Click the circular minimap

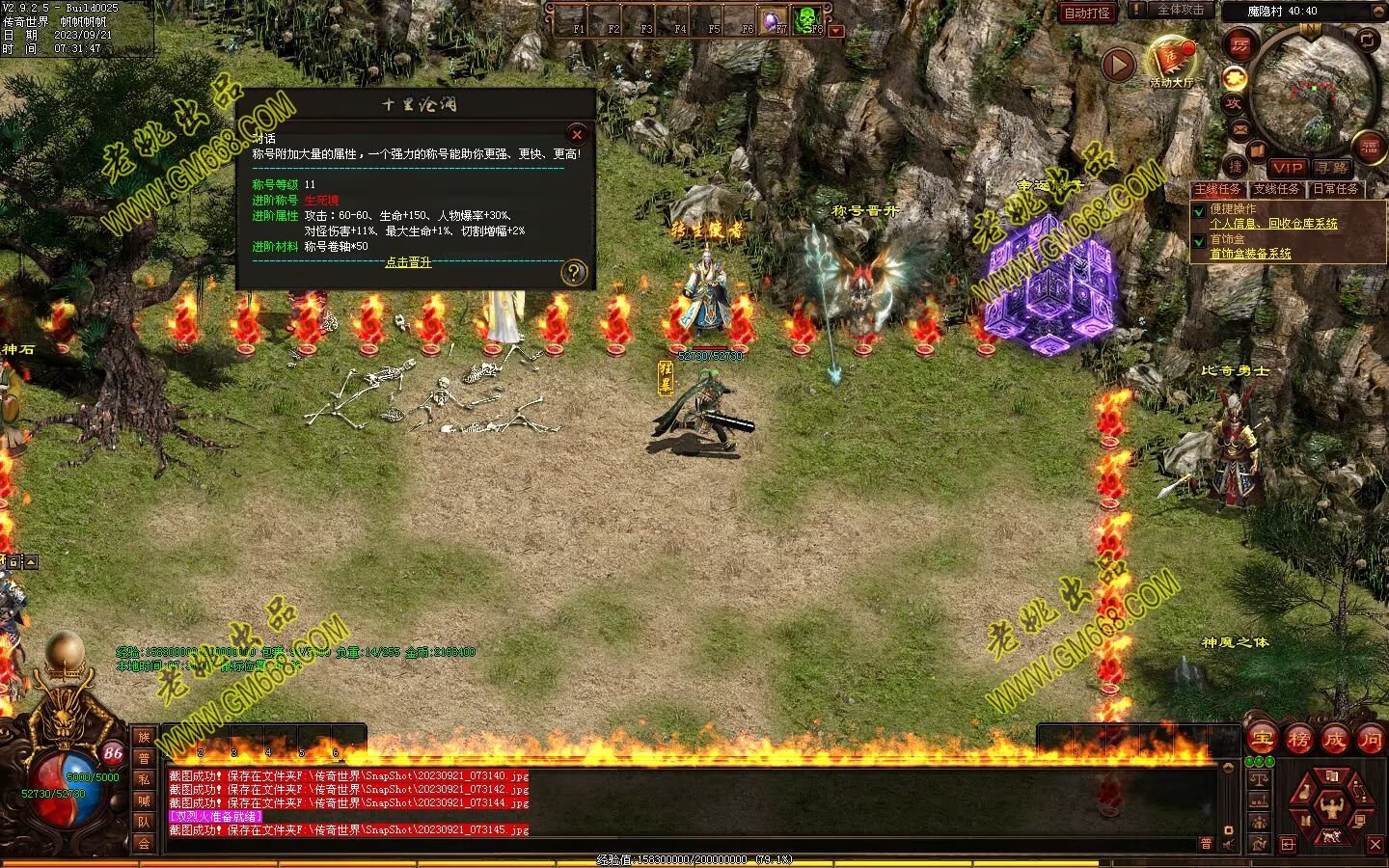pos(1312,92)
